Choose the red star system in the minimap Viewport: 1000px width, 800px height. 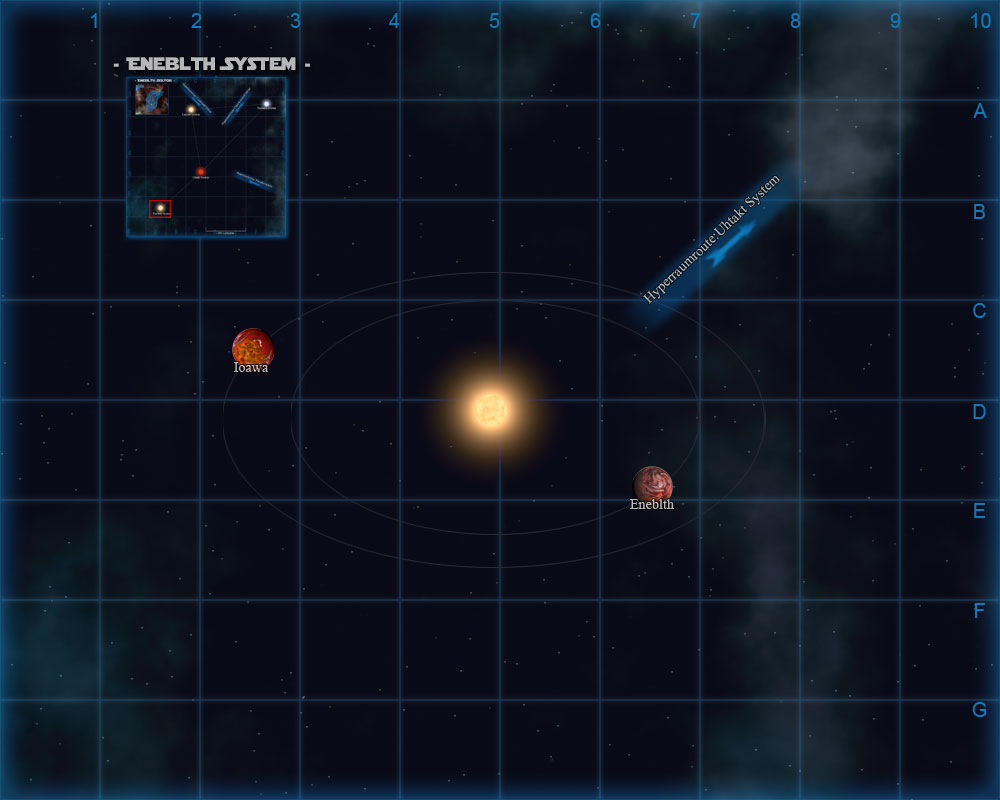[x=201, y=172]
